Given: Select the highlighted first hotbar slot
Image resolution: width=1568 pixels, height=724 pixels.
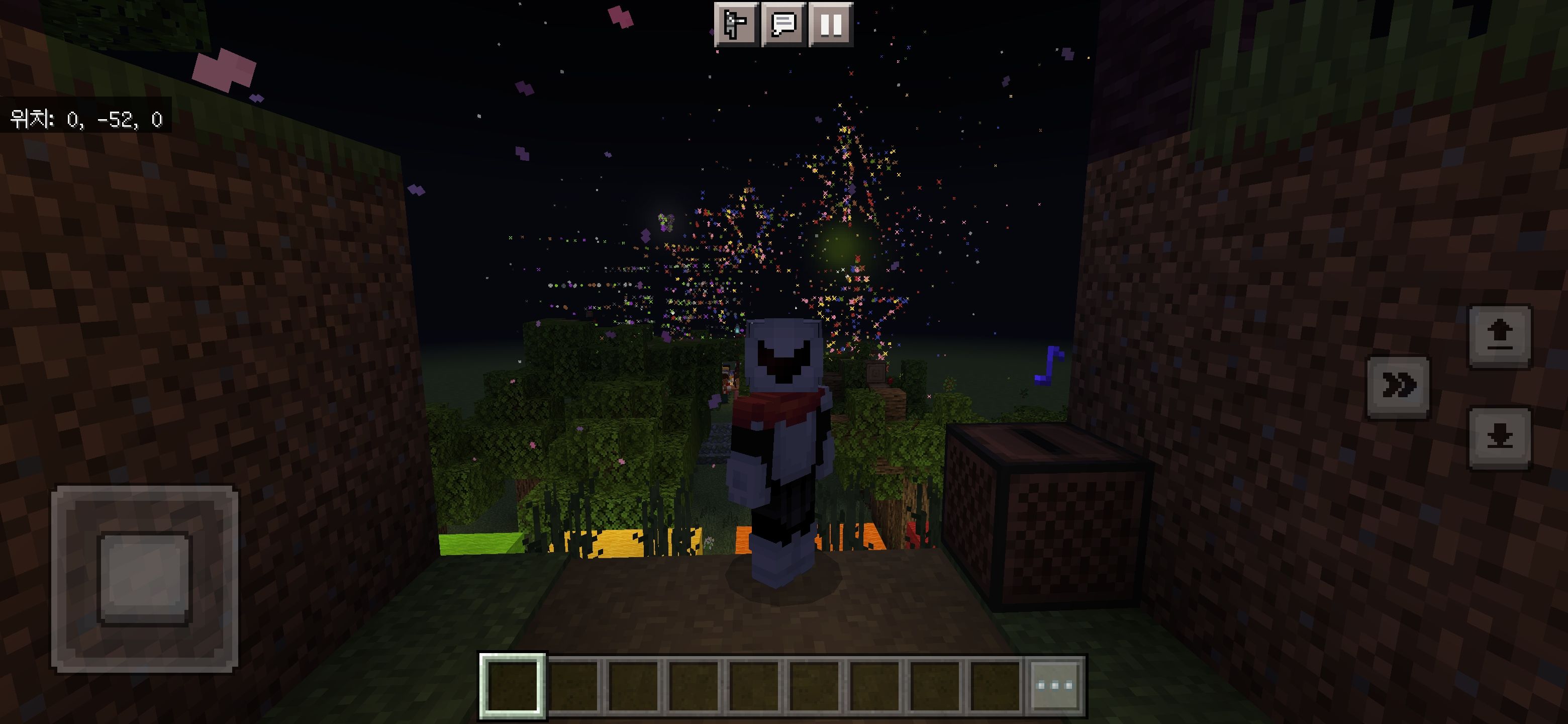Looking at the screenshot, I should coord(513,685).
